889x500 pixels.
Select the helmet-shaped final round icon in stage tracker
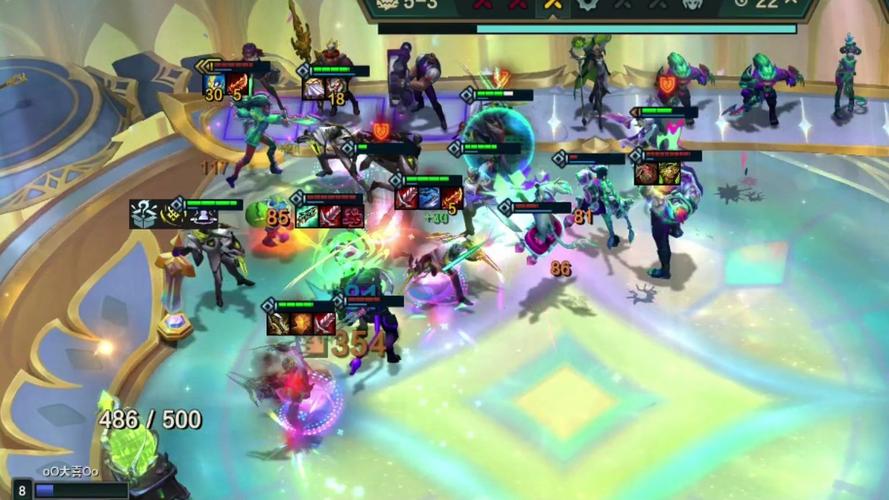(x=692, y=5)
